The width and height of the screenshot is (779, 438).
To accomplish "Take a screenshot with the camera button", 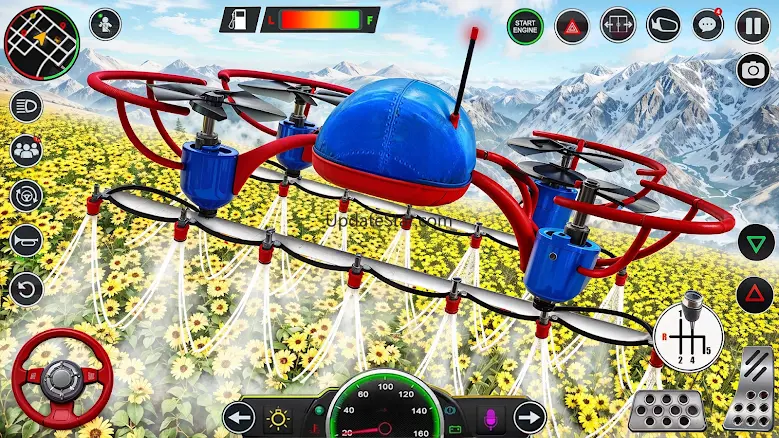I will 753,69.
